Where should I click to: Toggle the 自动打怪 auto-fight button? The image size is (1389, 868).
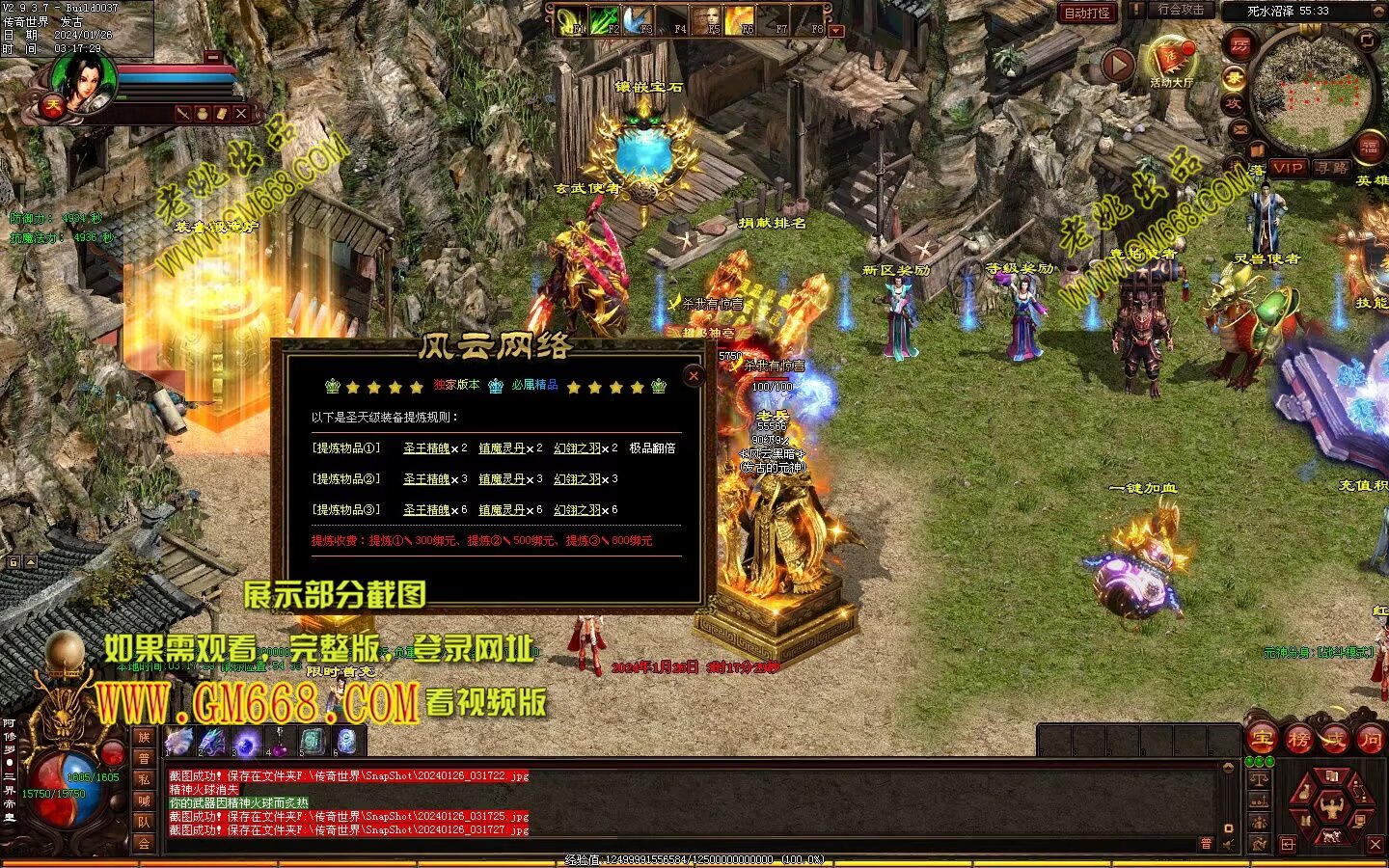1087,13
